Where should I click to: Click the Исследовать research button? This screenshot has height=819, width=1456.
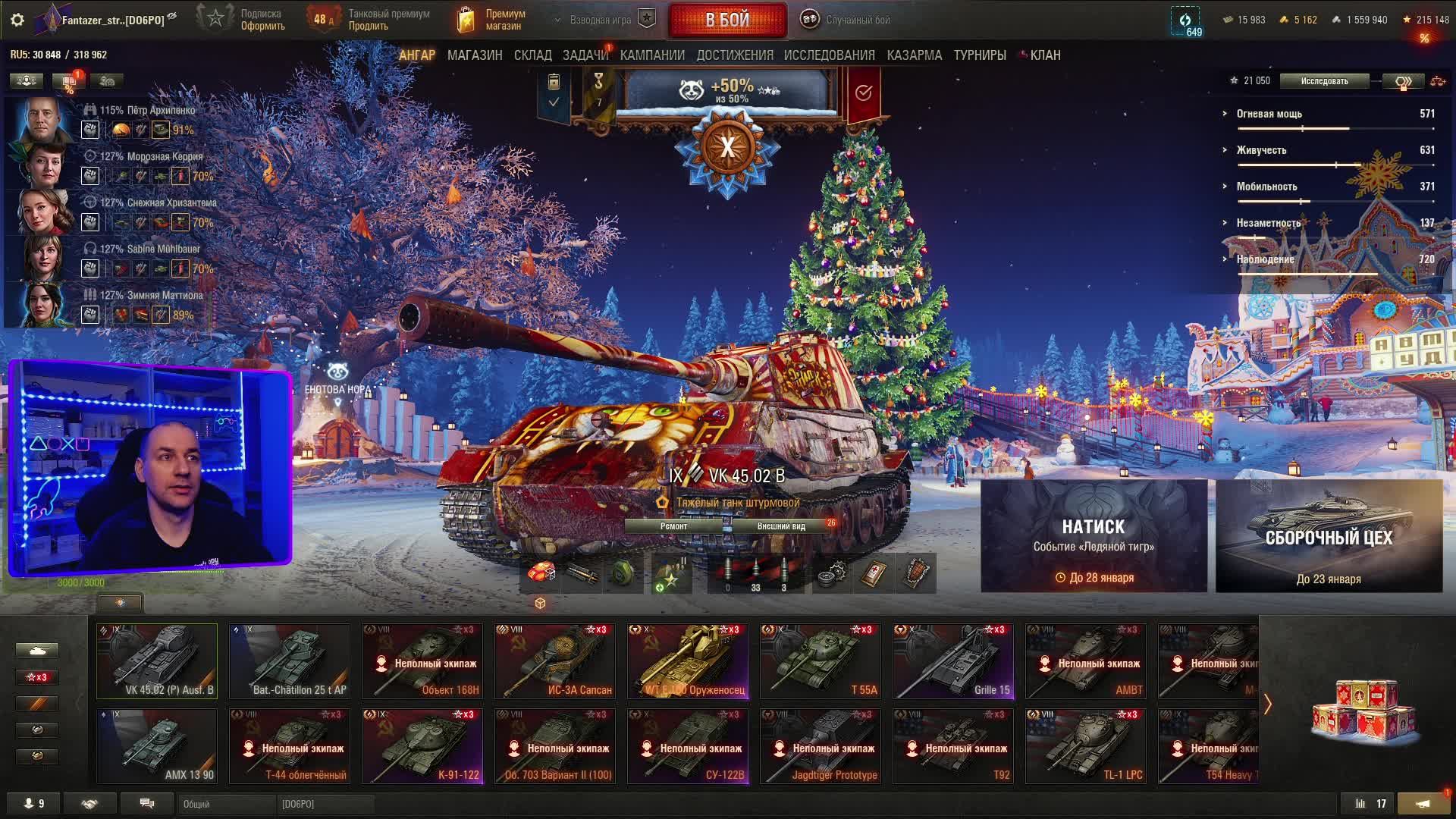1324,81
